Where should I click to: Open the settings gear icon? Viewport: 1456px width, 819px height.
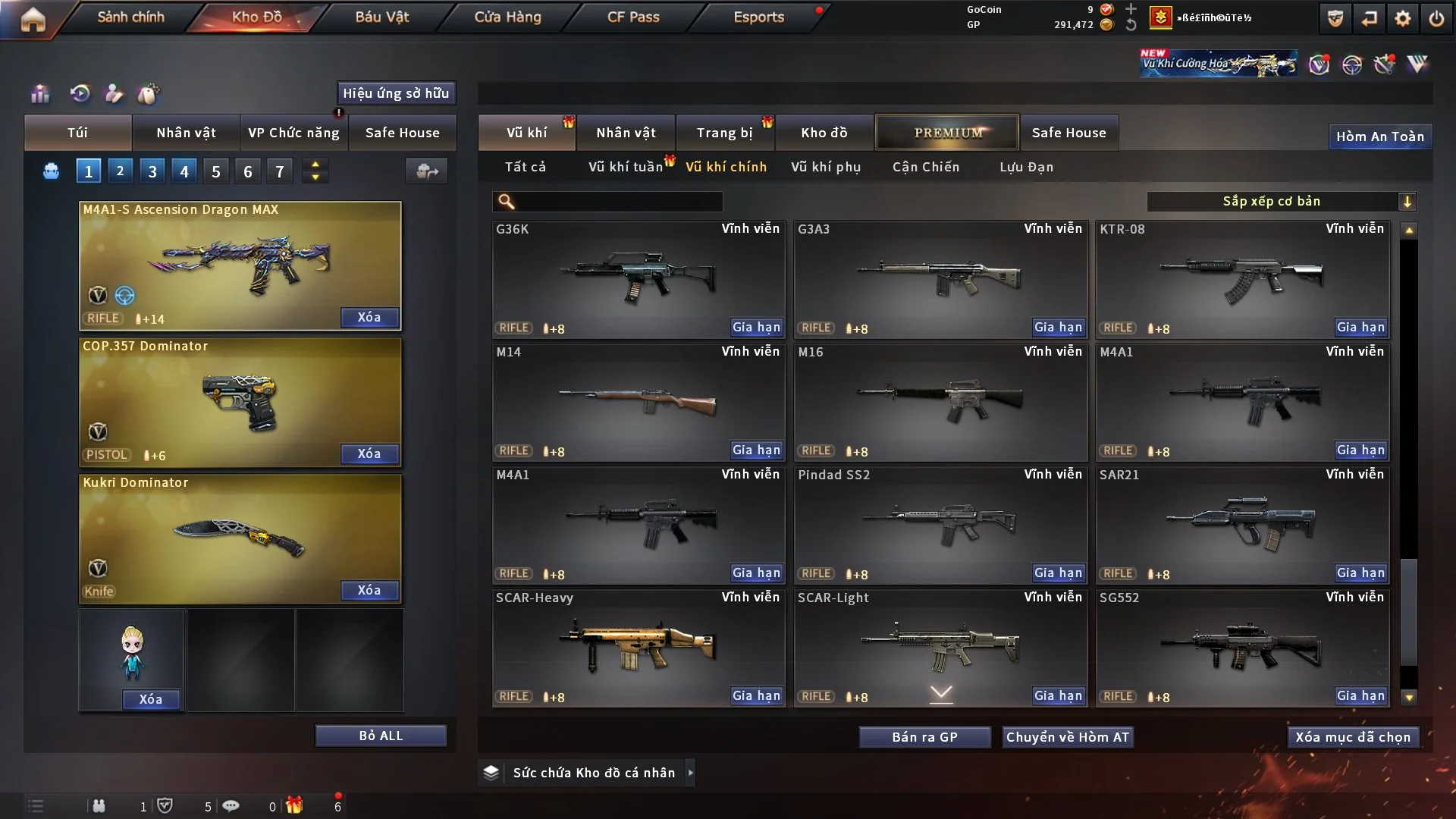pyautogui.click(x=1403, y=18)
